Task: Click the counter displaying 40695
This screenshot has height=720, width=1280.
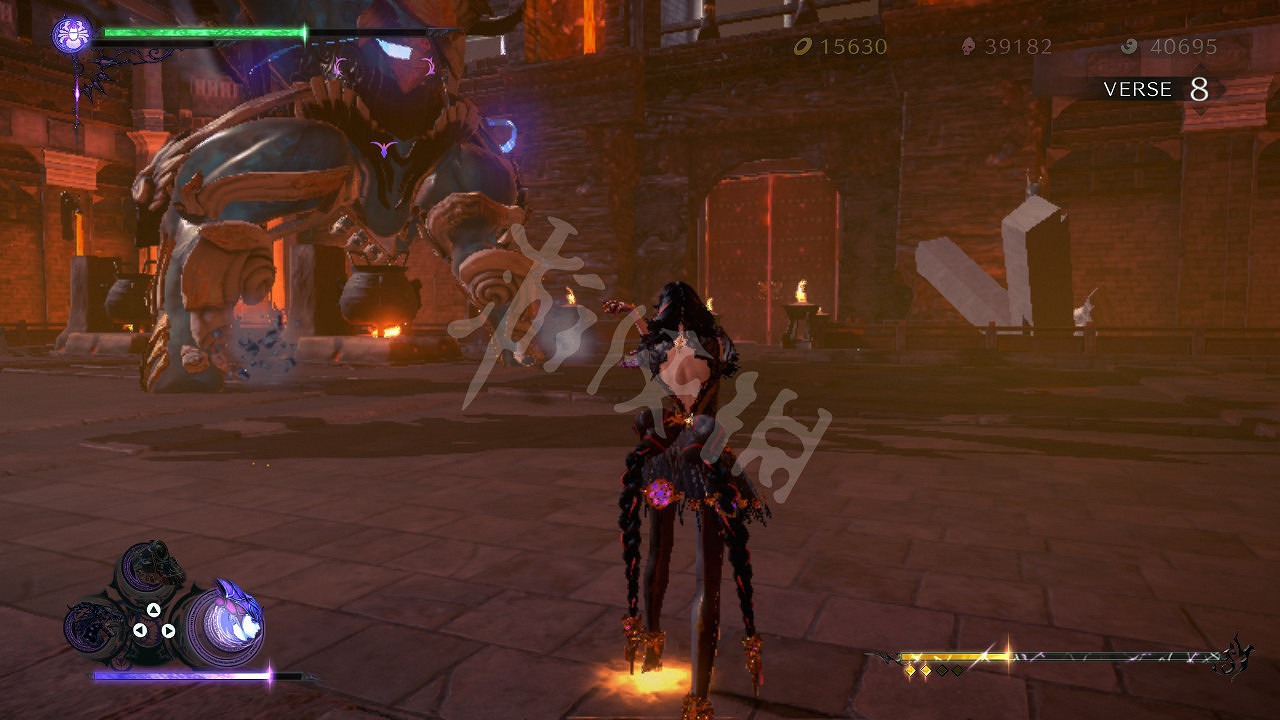Action: [x=1183, y=46]
